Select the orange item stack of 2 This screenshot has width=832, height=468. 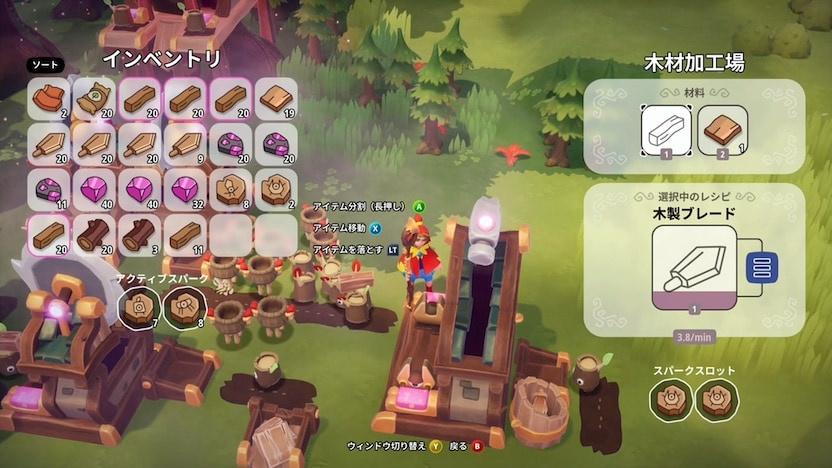(x=50, y=99)
